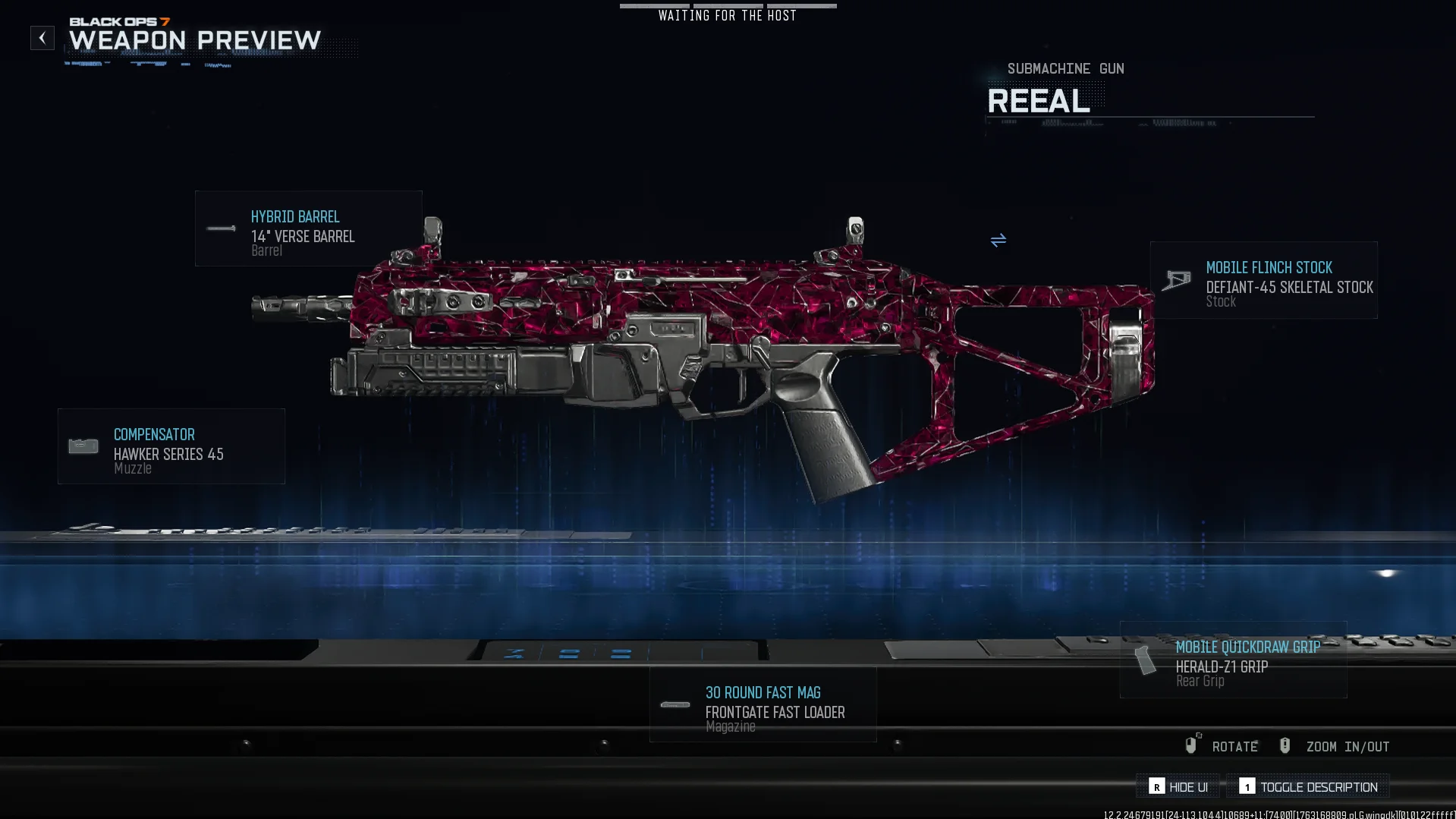Choose the Mobile Flinch Stock attachment
The image size is (1456, 819).
pyautogui.click(x=1263, y=280)
